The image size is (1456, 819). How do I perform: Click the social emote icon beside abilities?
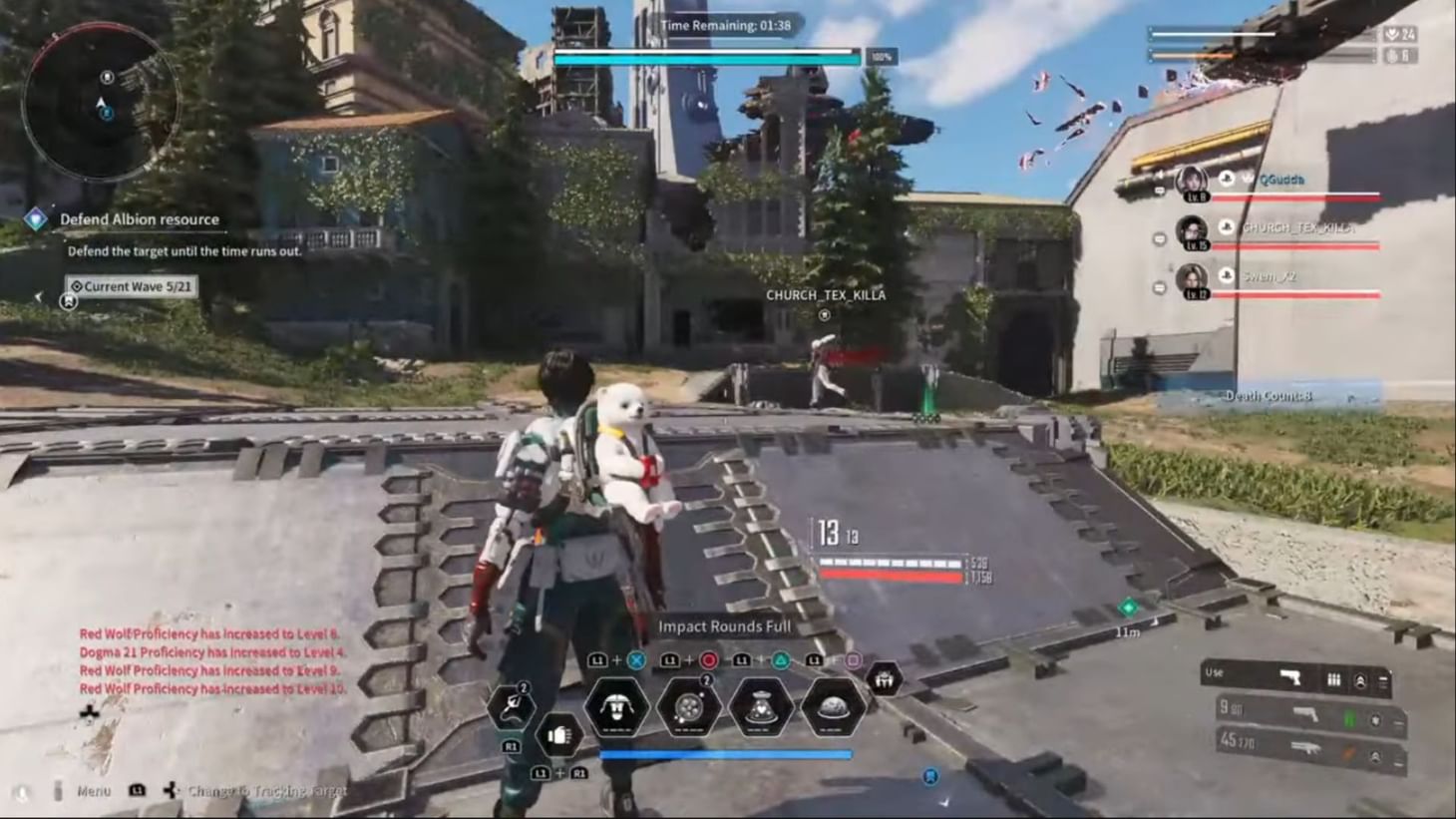pyautogui.click(x=886, y=680)
